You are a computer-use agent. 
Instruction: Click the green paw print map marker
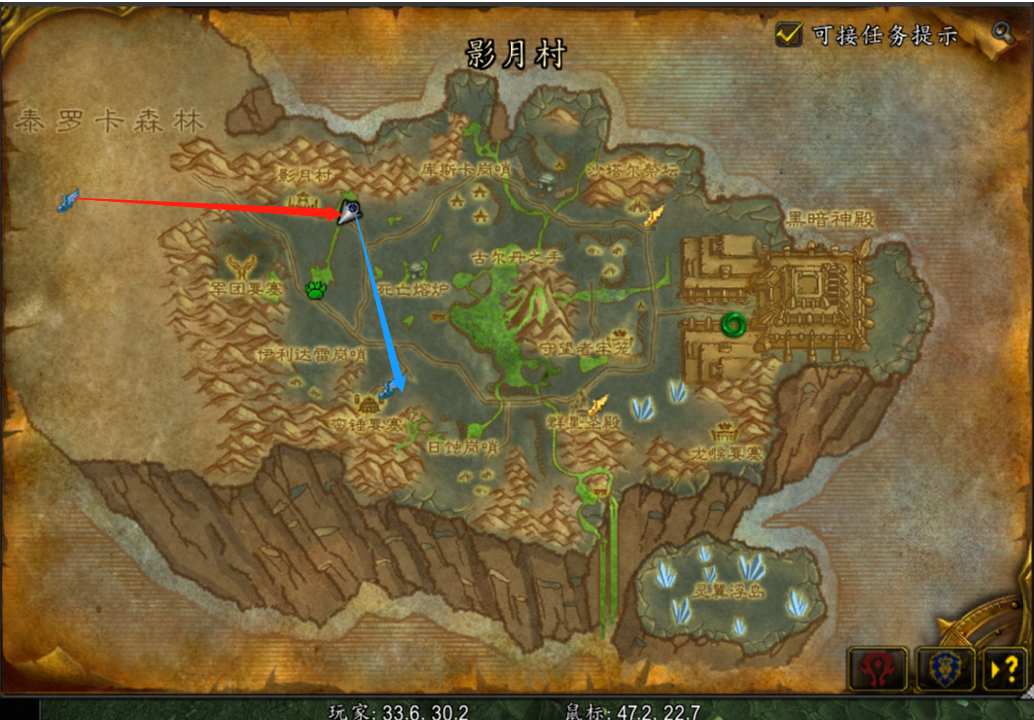[x=317, y=291]
